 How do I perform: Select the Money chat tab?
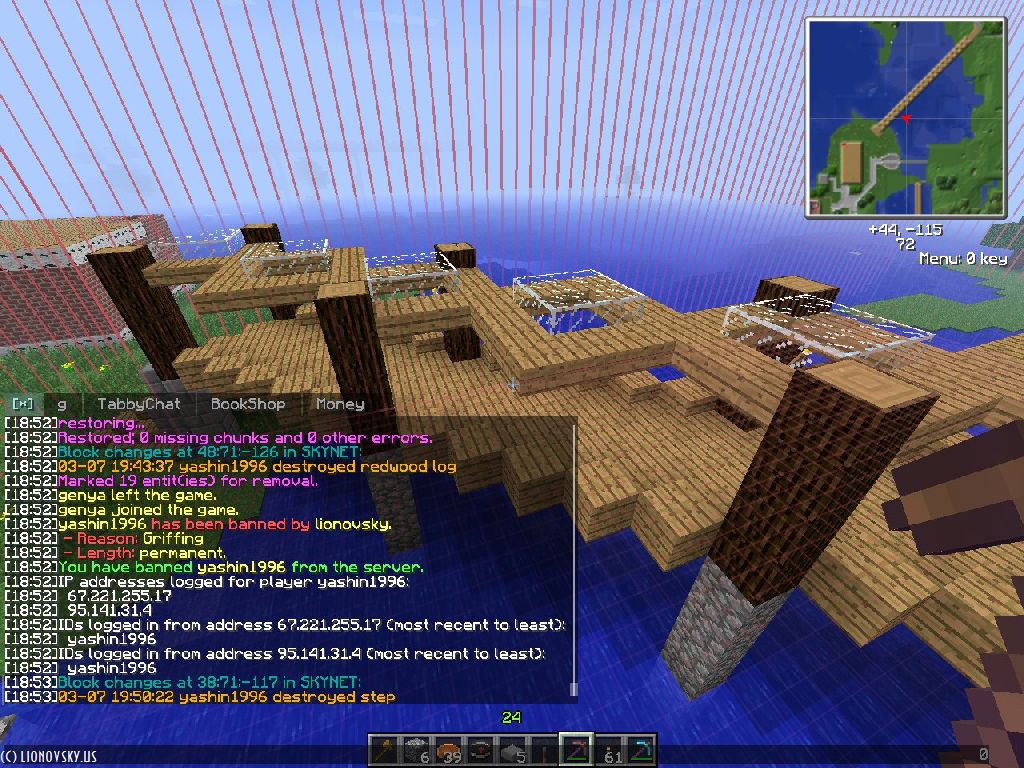tap(339, 404)
